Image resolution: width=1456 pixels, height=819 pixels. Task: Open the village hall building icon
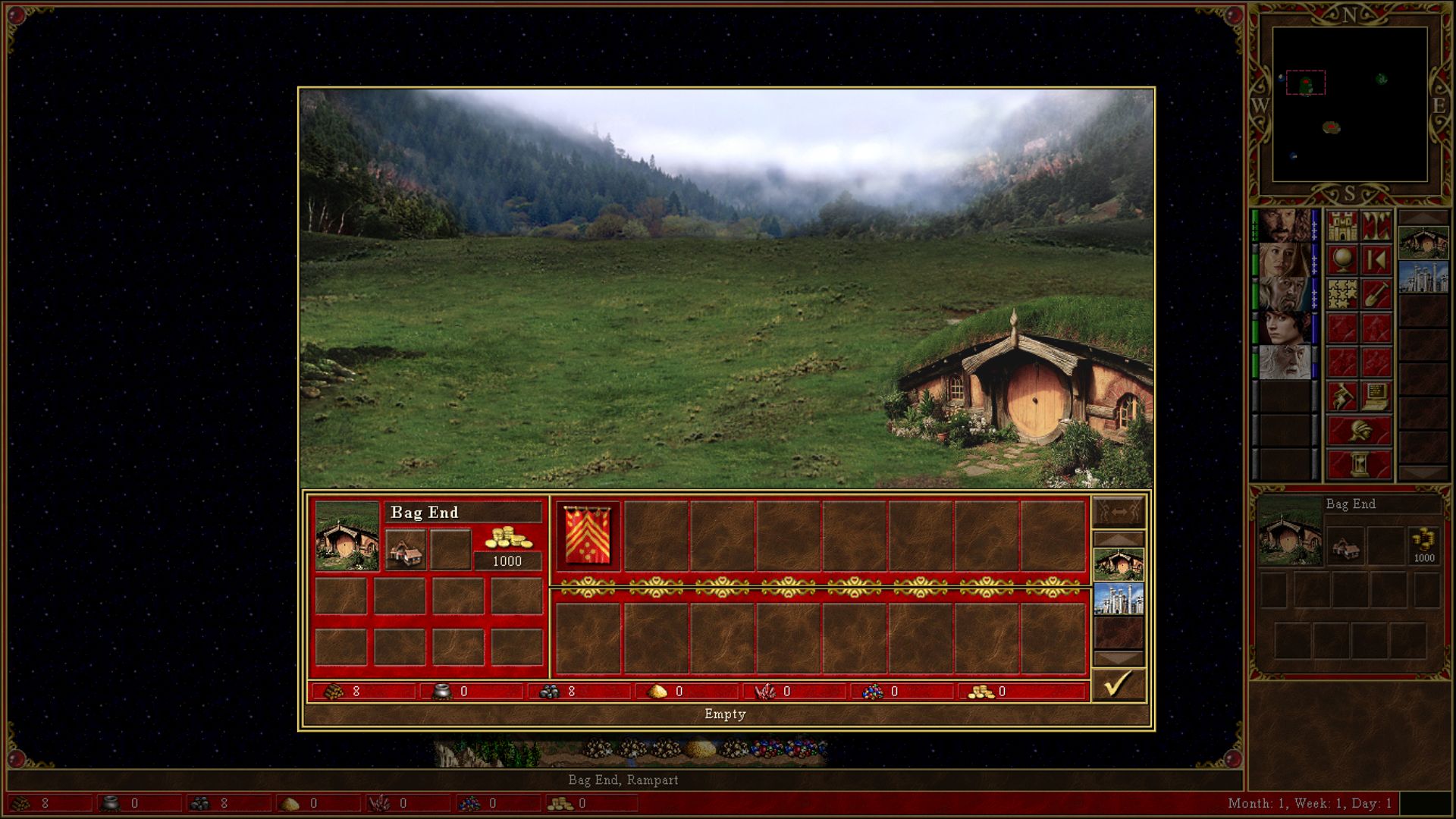pyautogui.click(x=406, y=548)
